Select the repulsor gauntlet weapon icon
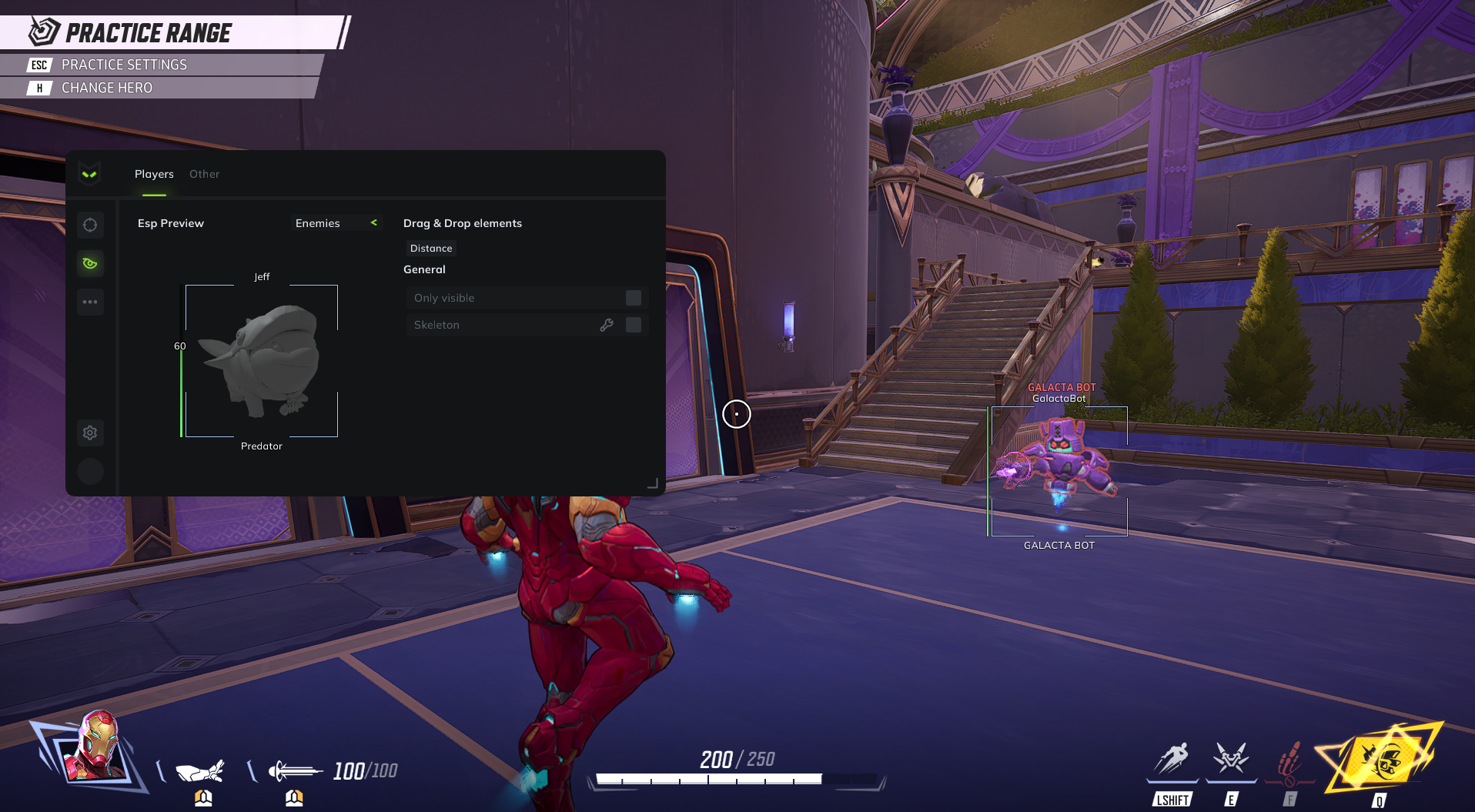The height and width of the screenshot is (812, 1475). pyautogui.click(x=199, y=770)
